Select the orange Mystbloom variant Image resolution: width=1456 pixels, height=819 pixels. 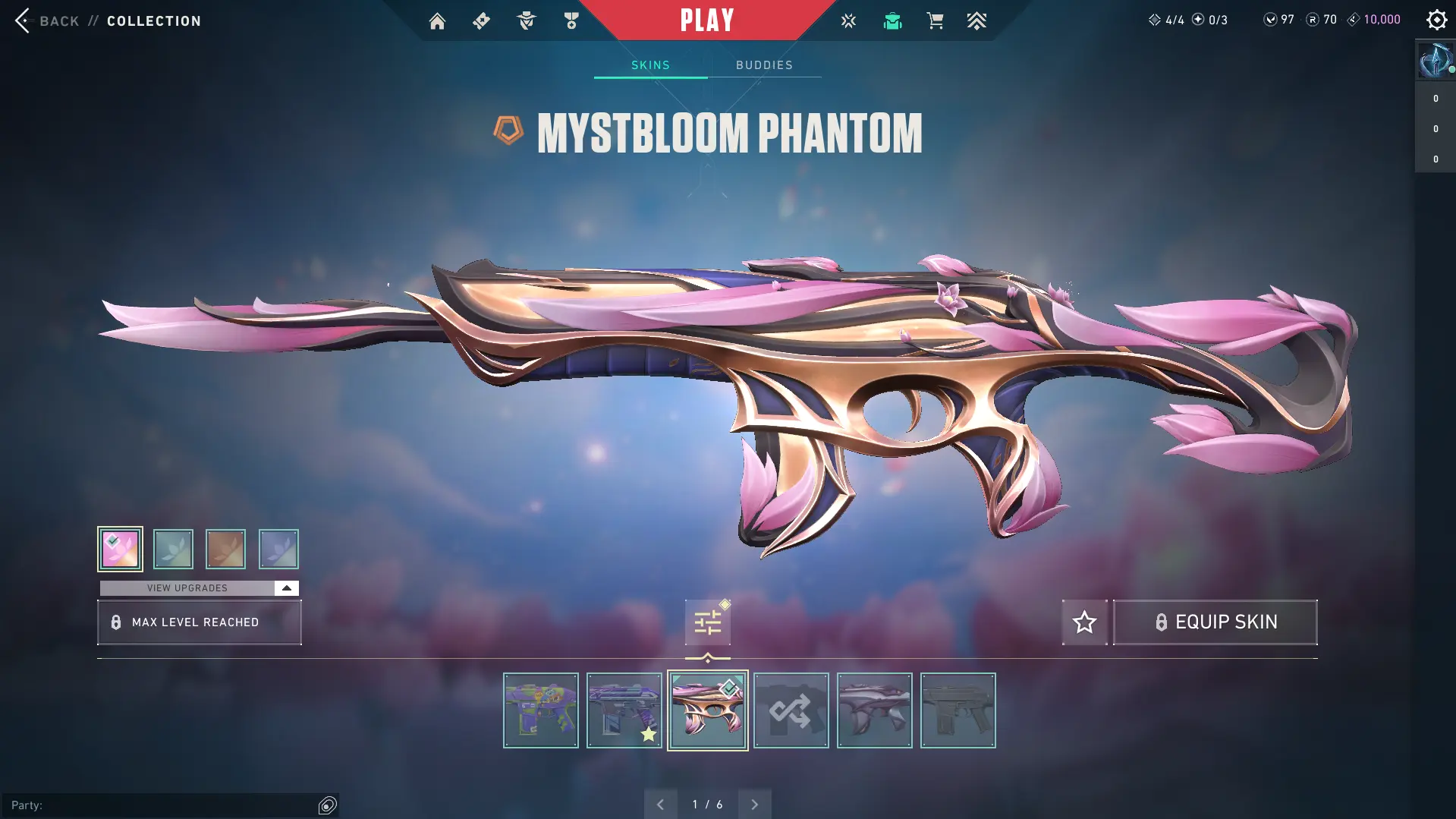[225, 549]
